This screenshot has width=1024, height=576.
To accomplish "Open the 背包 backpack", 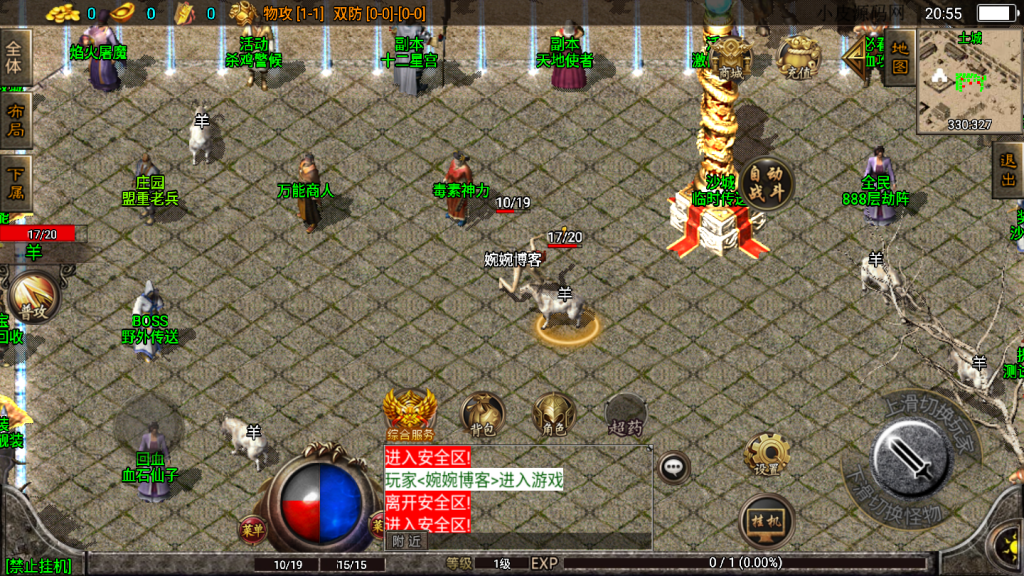I will tap(482, 414).
